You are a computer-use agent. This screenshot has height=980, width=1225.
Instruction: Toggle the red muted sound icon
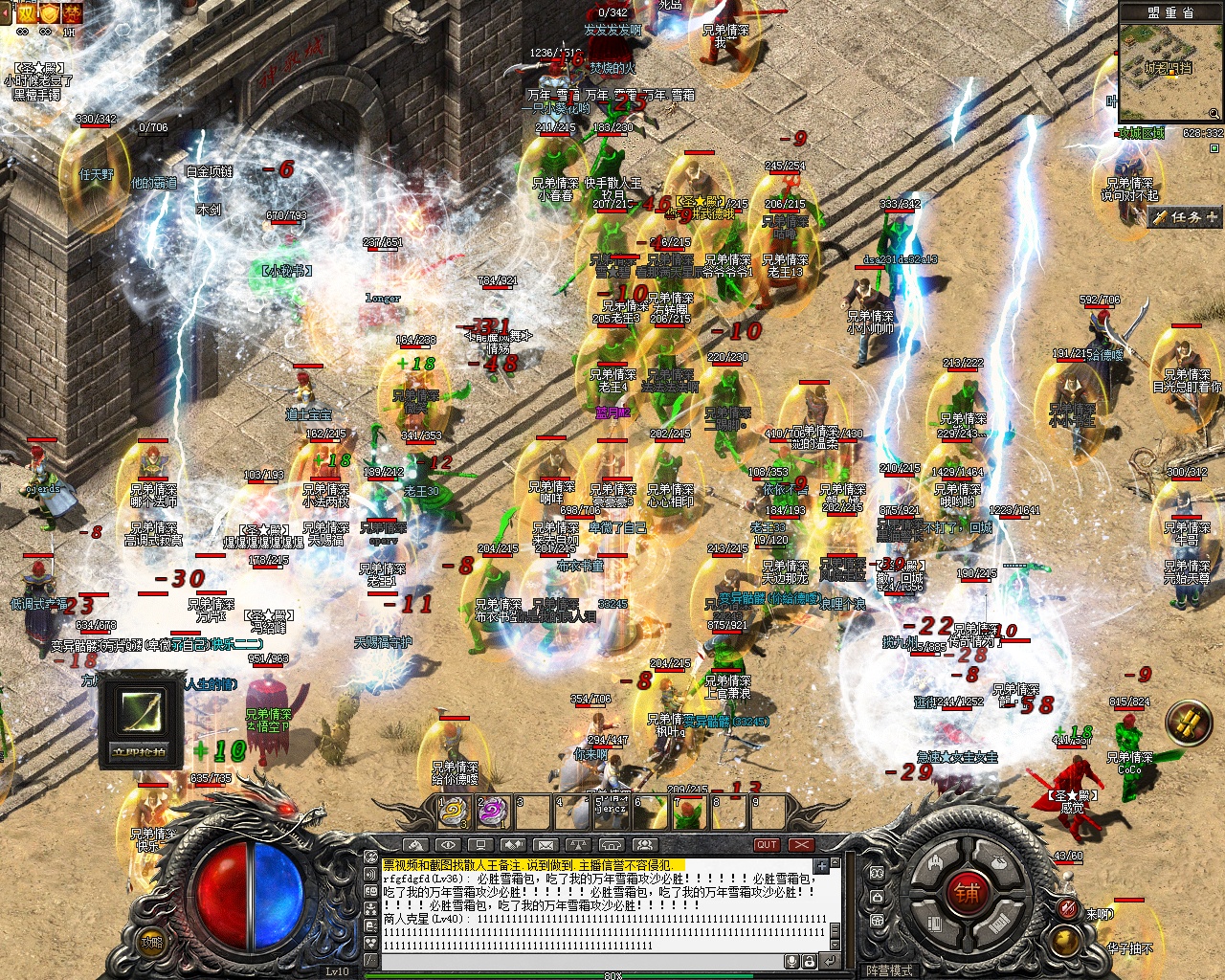[1068, 907]
